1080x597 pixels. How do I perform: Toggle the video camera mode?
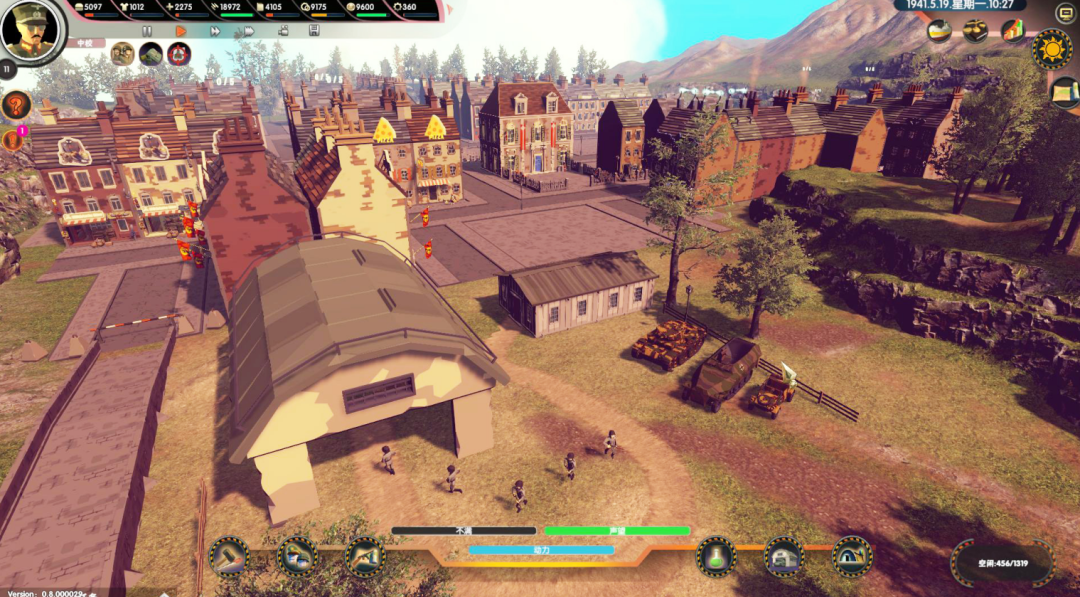pos(282,31)
